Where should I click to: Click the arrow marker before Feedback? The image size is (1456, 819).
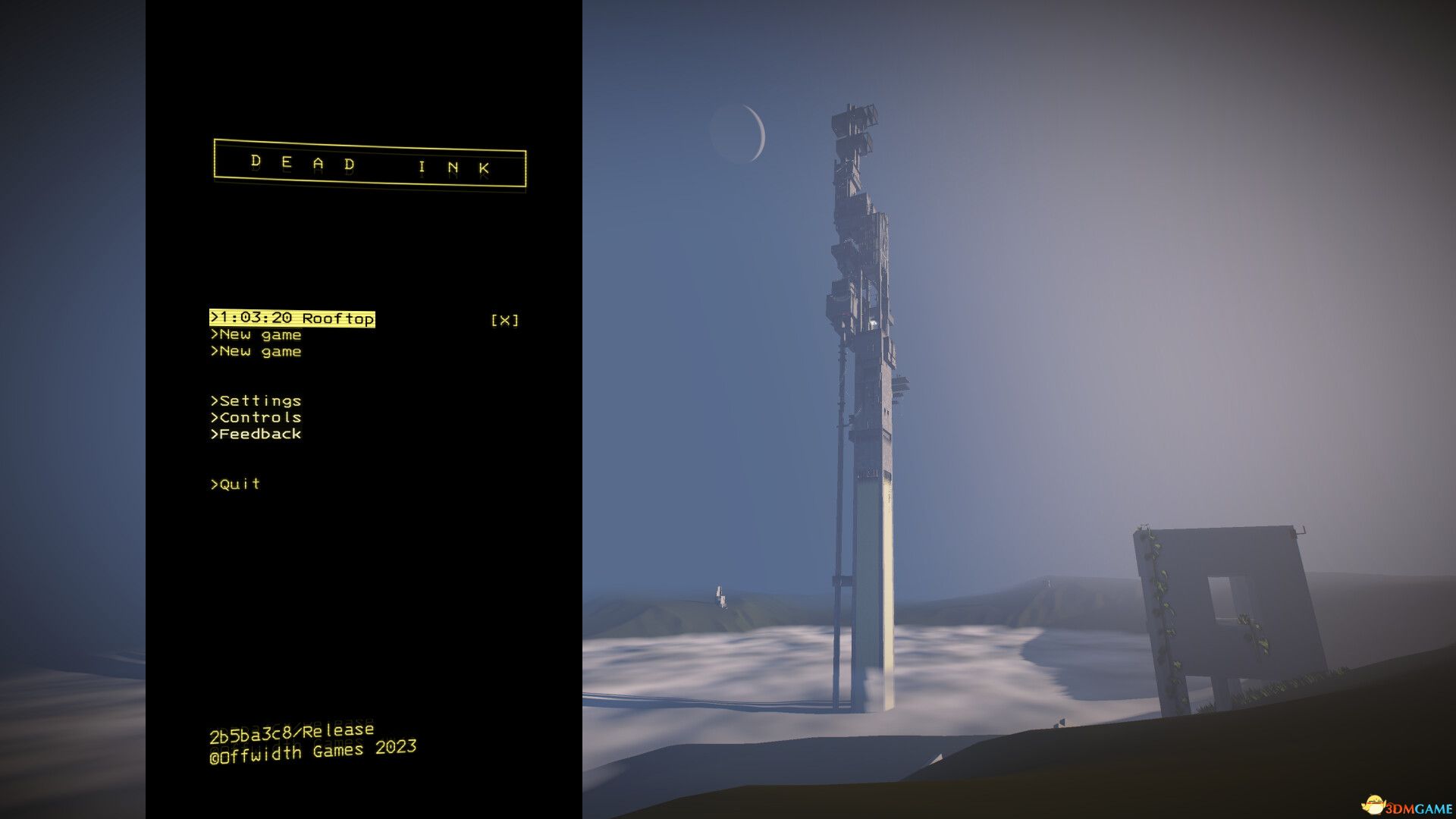(x=214, y=434)
